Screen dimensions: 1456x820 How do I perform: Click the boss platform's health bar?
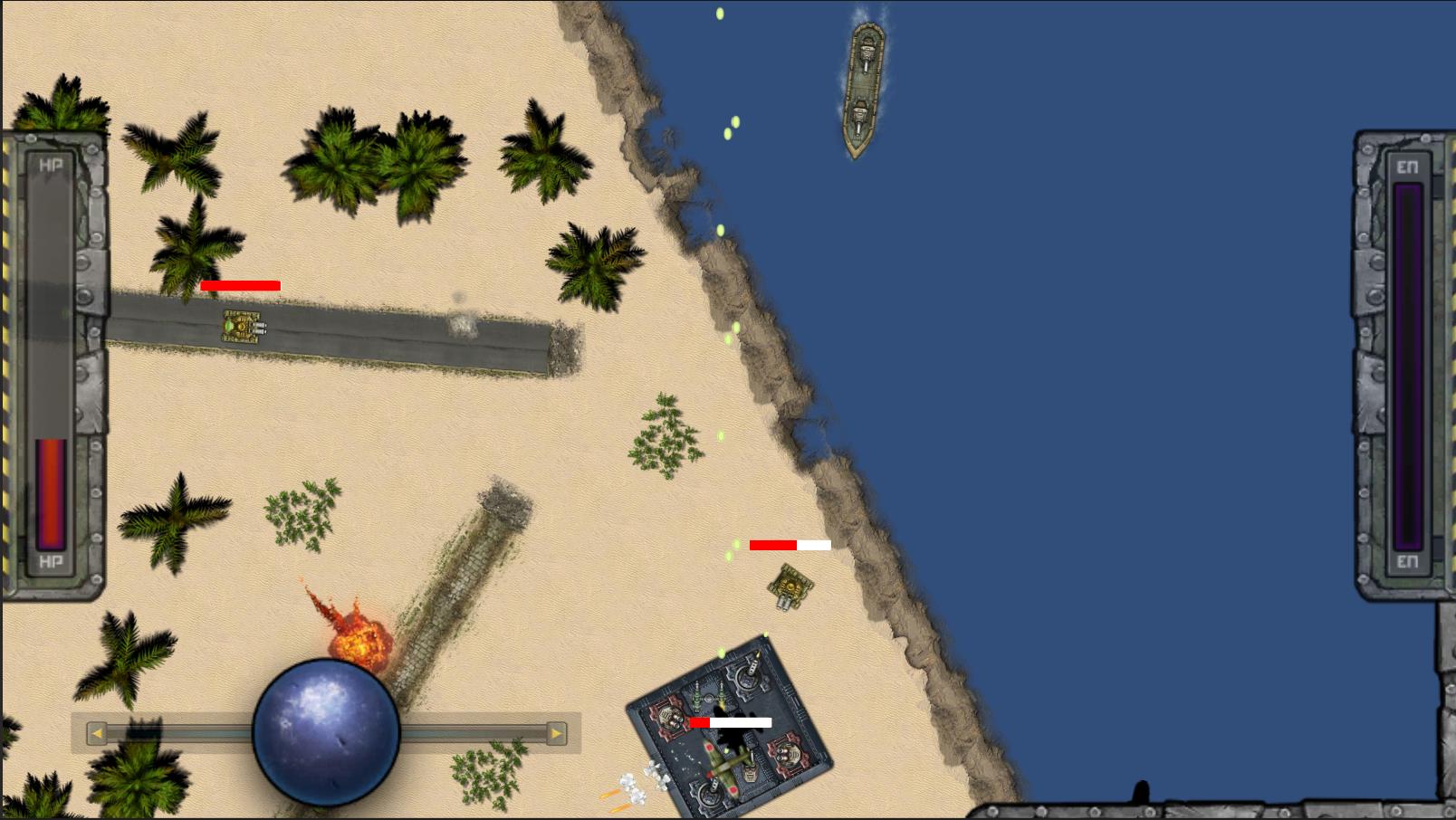tap(732, 722)
